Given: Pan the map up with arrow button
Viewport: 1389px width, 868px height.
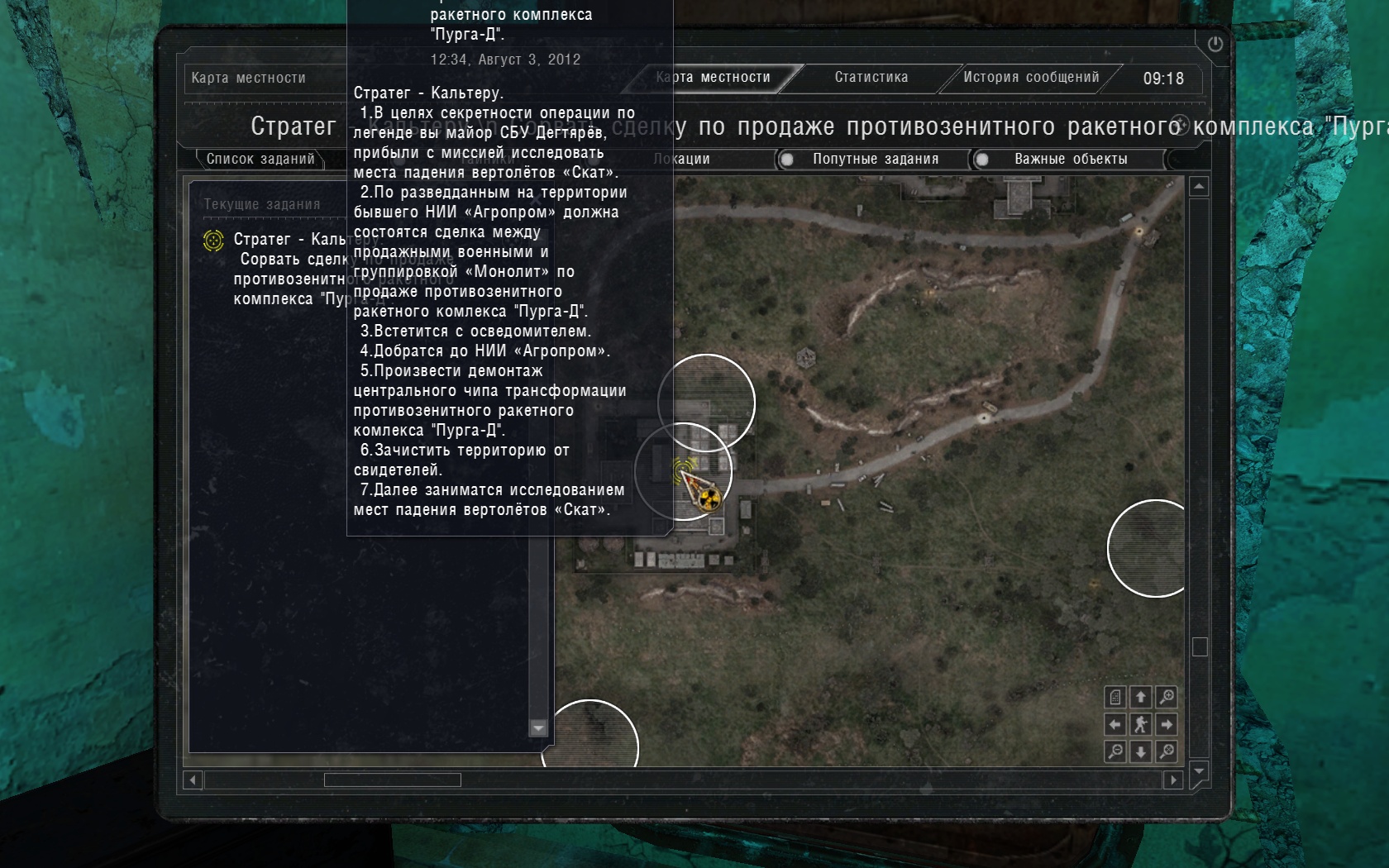Looking at the screenshot, I should [x=1141, y=697].
